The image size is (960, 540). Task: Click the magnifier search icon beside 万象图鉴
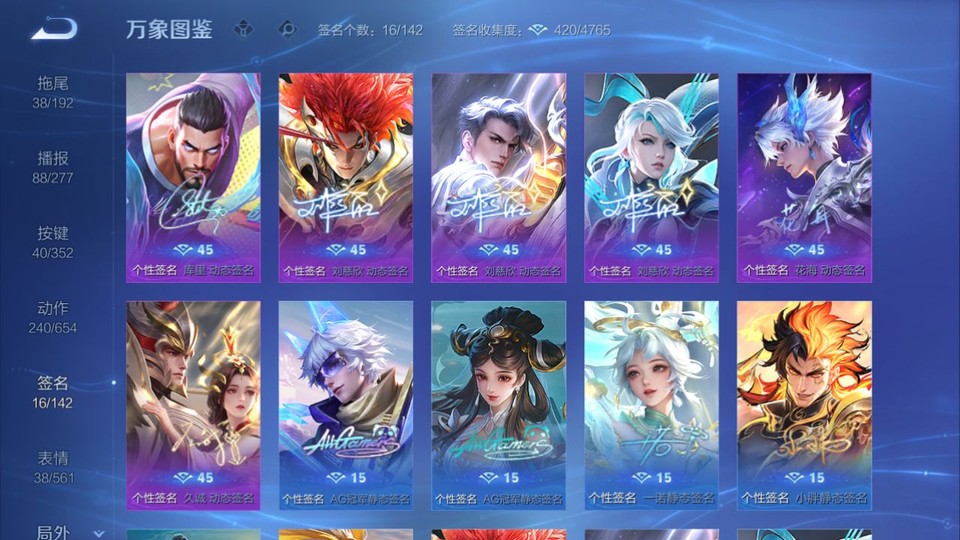287,29
